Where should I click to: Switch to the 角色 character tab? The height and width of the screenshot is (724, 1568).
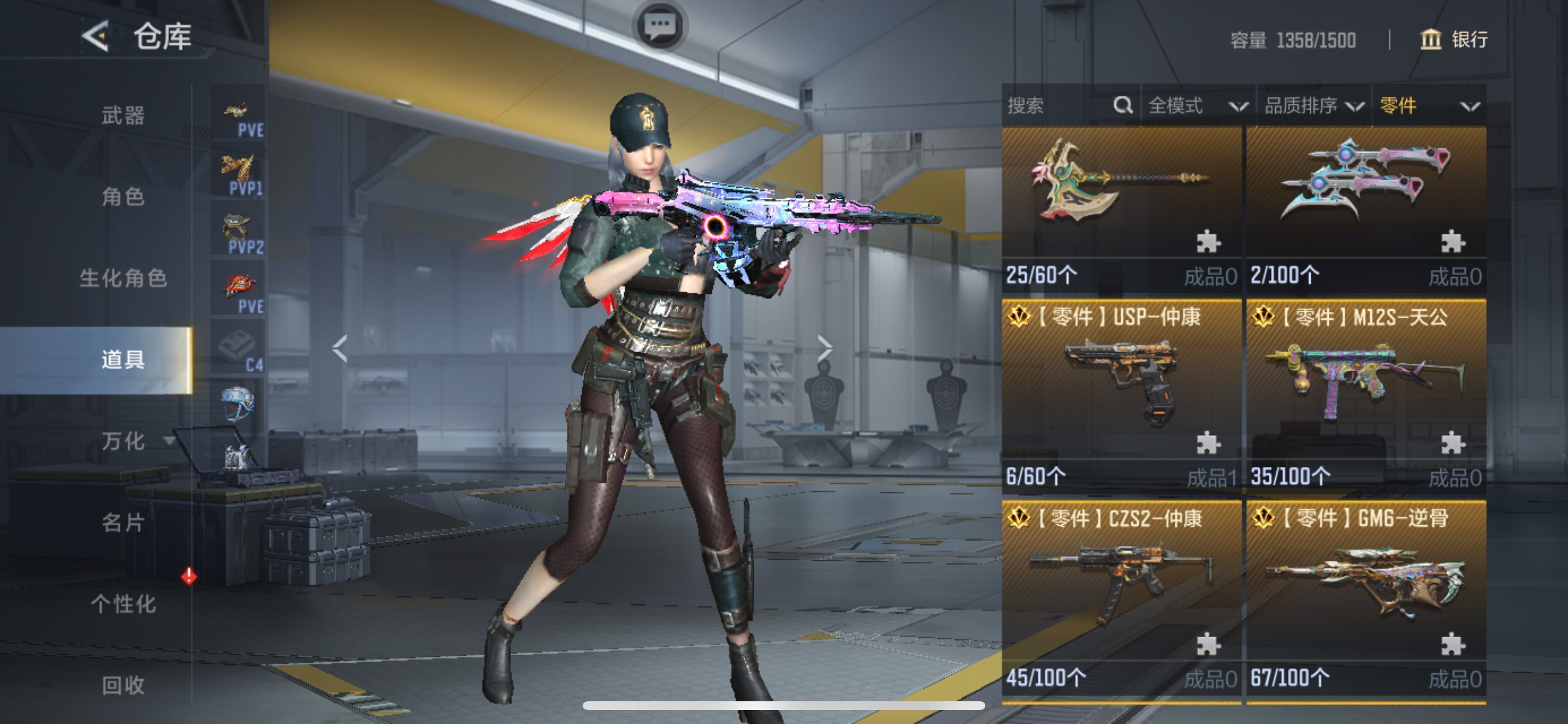(x=123, y=196)
